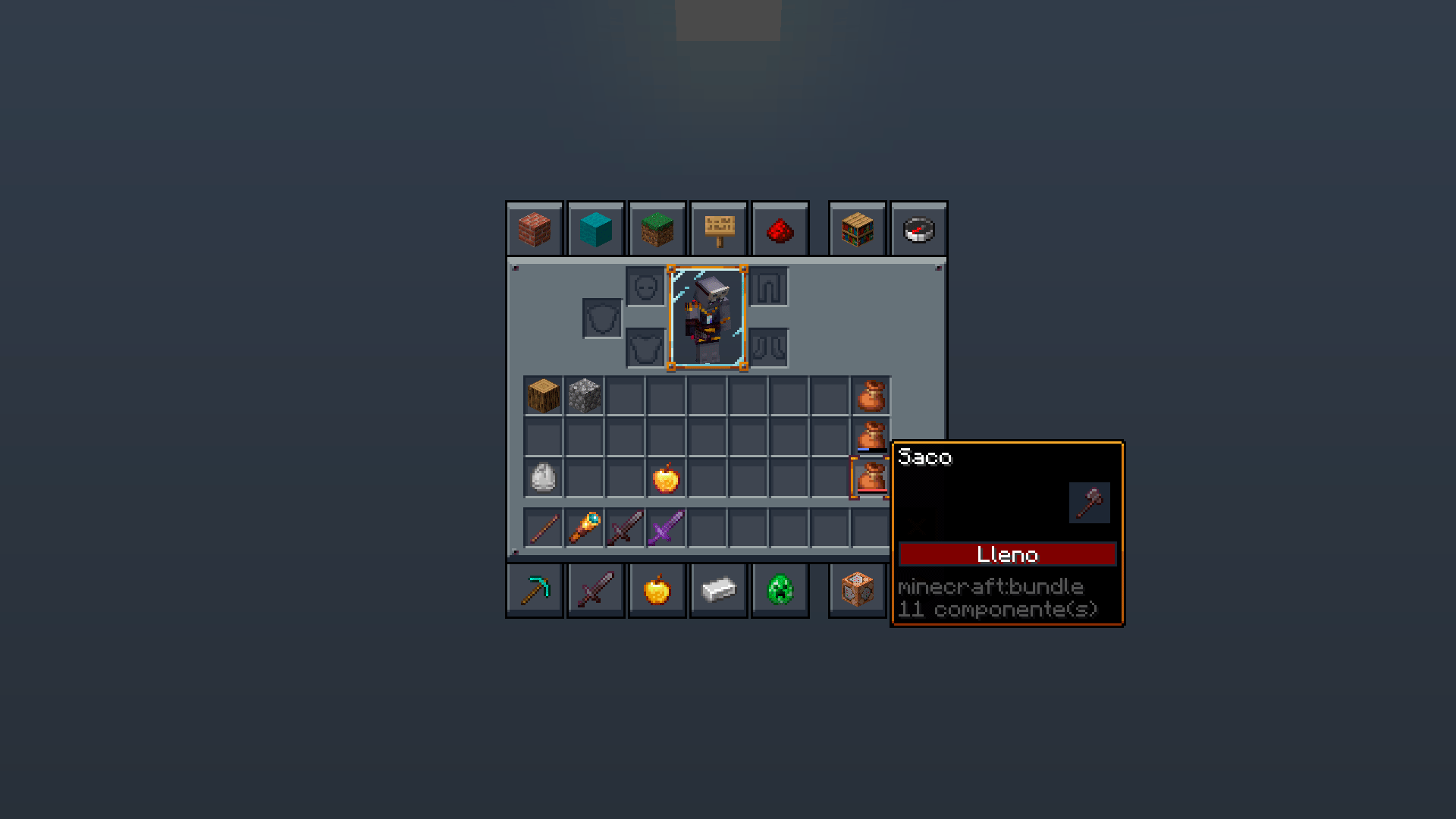Select the oak sign tab icon
Image resolution: width=1456 pixels, height=819 pixels.
click(718, 230)
